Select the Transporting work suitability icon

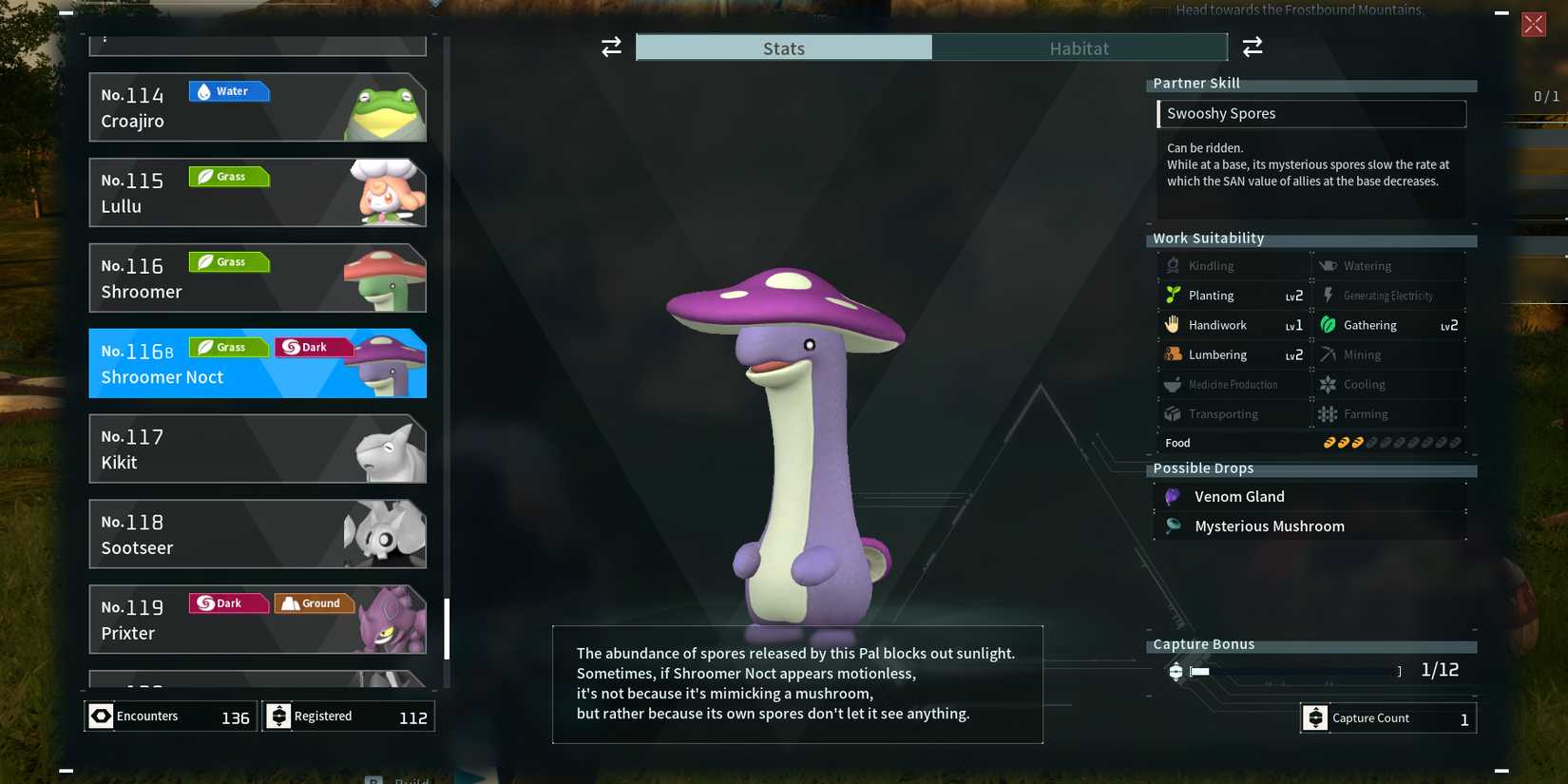click(1173, 413)
